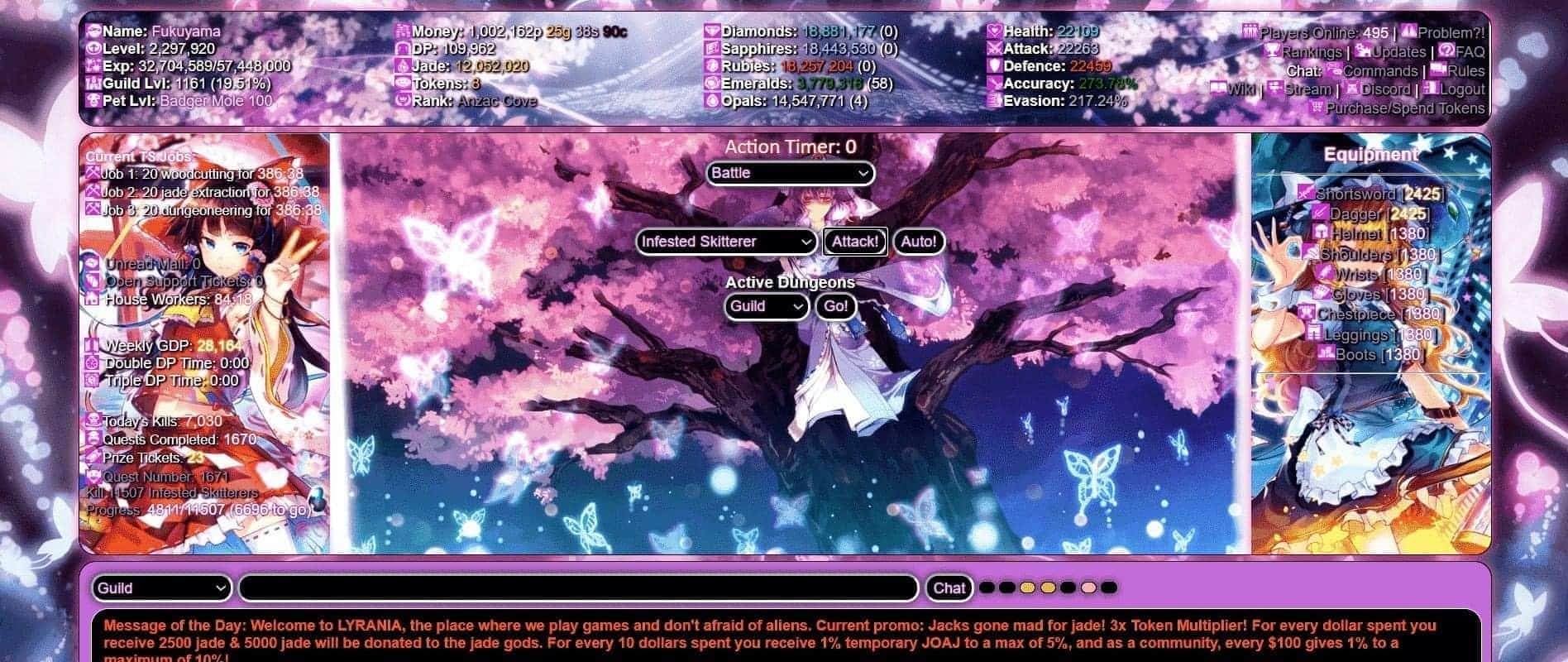Viewport: 1568px width, 662px height.
Task: Click inside the chat message input field
Action: 577,588
